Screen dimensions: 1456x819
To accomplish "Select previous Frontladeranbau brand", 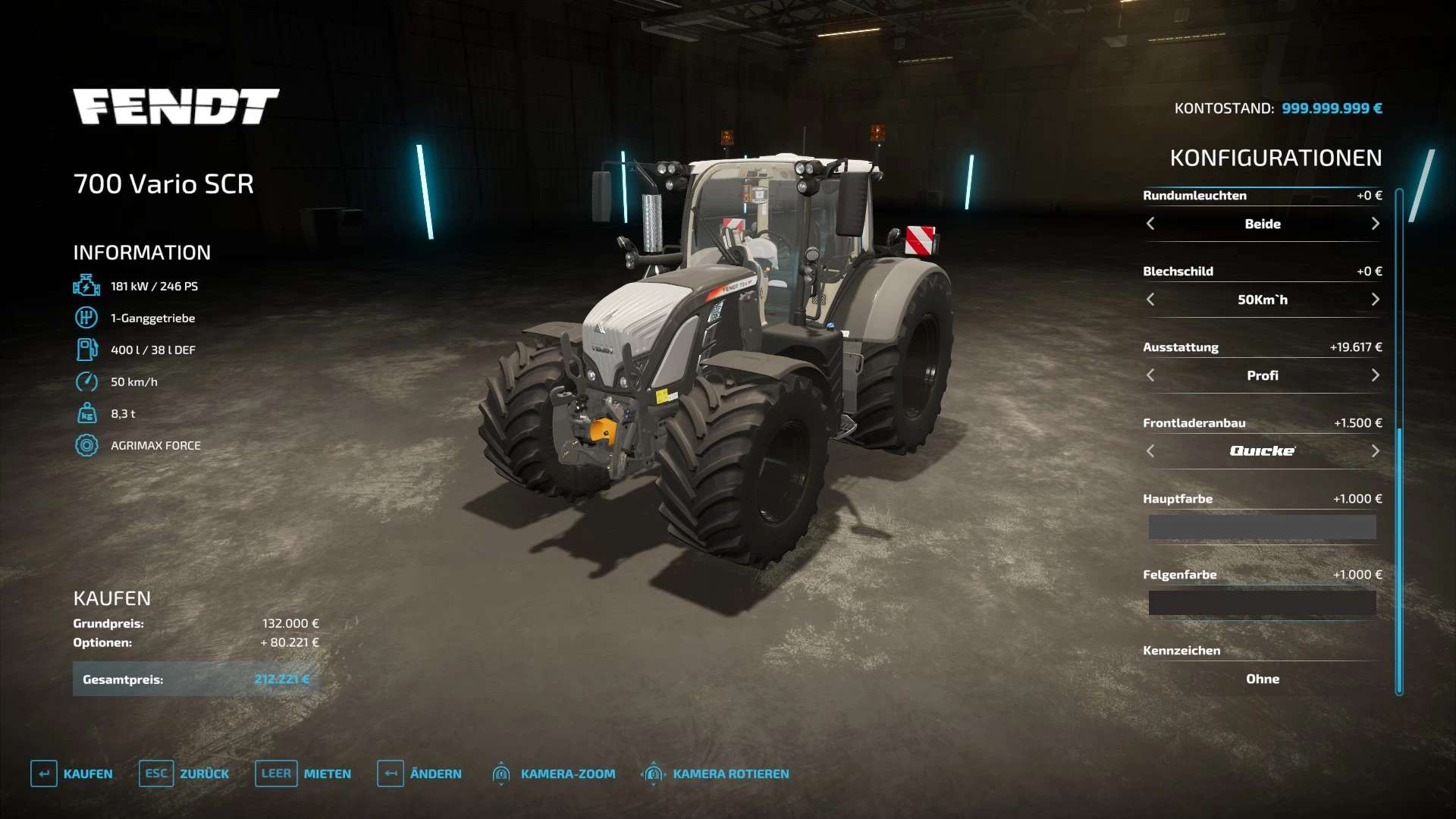I will click(x=1150, y=451).
